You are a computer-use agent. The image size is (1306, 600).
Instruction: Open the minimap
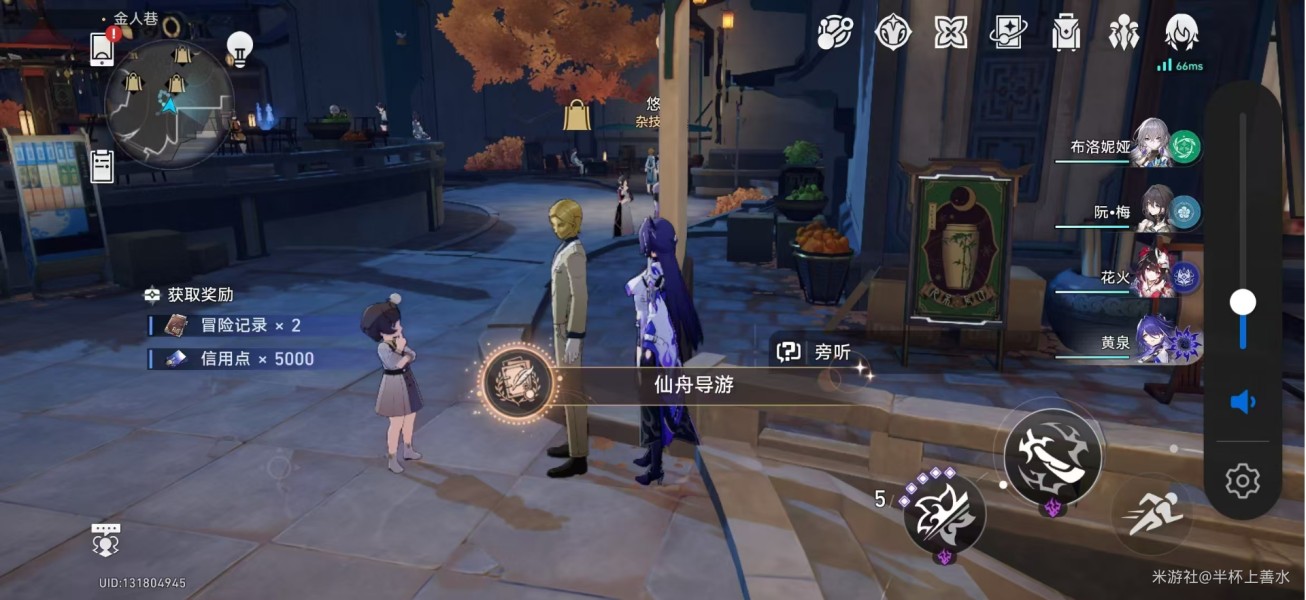pos(168,102)
